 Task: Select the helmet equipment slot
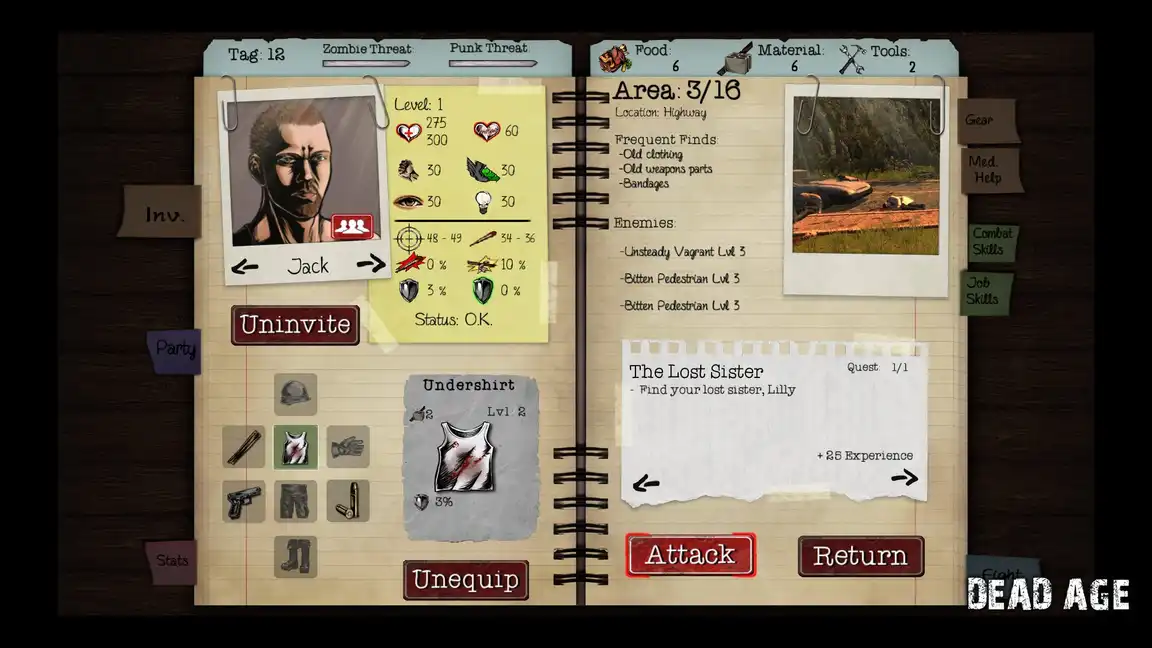[296, 394]
